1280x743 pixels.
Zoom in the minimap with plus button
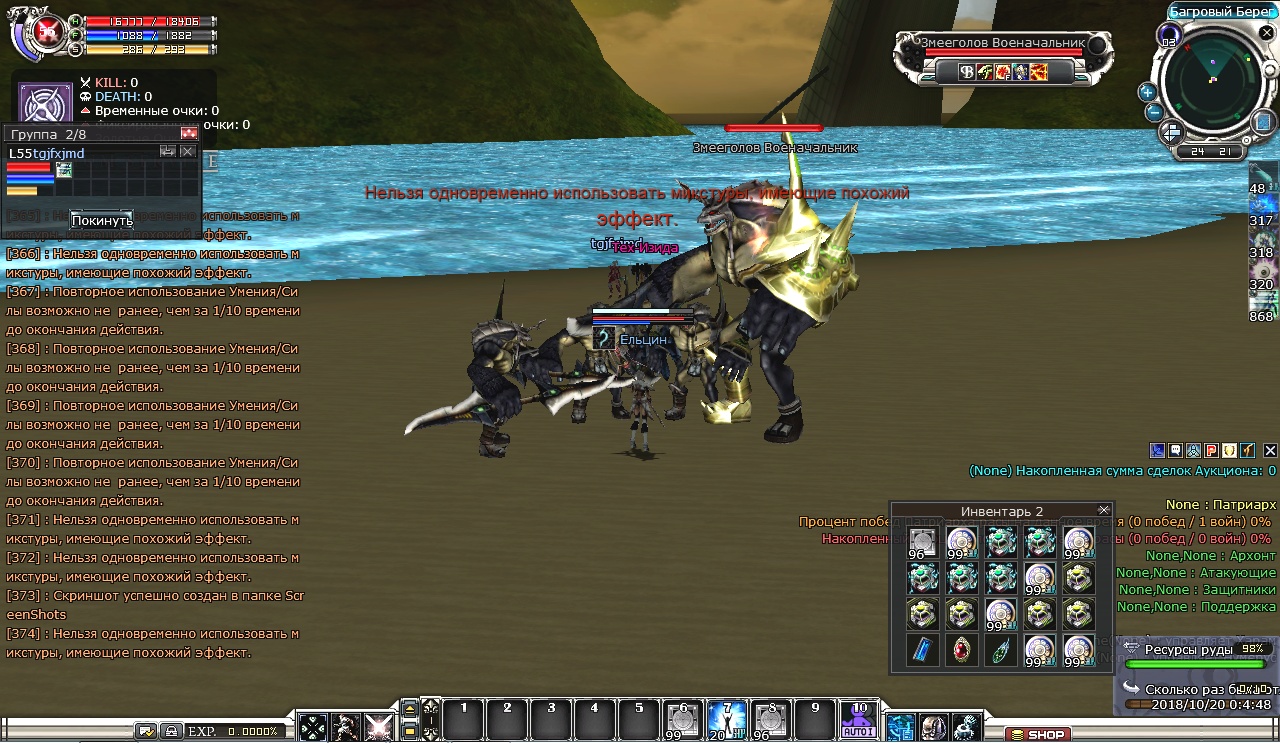pyautogui.click(x=1147, y=92)
